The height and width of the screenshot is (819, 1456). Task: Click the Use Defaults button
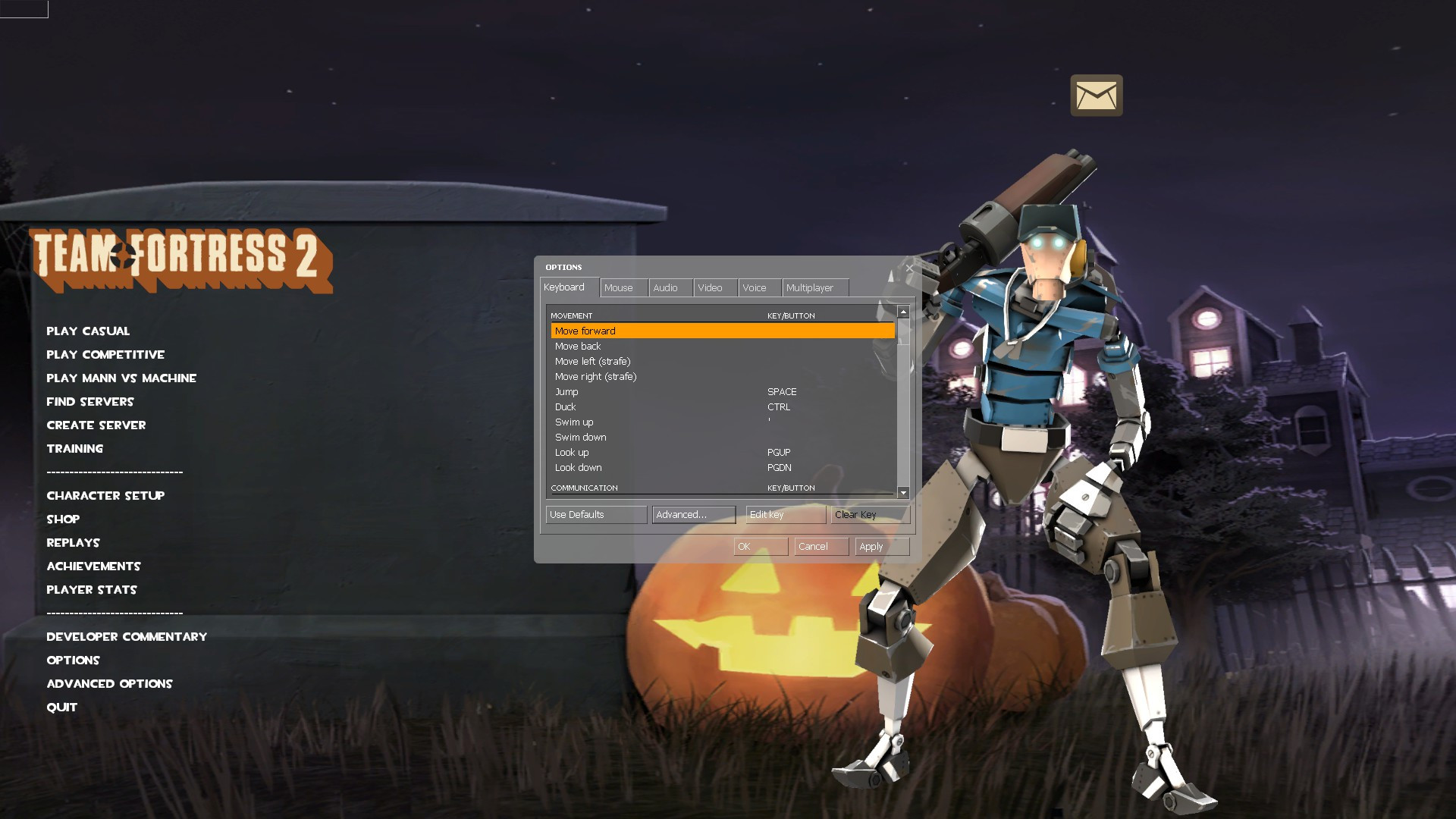click(595, 514)
